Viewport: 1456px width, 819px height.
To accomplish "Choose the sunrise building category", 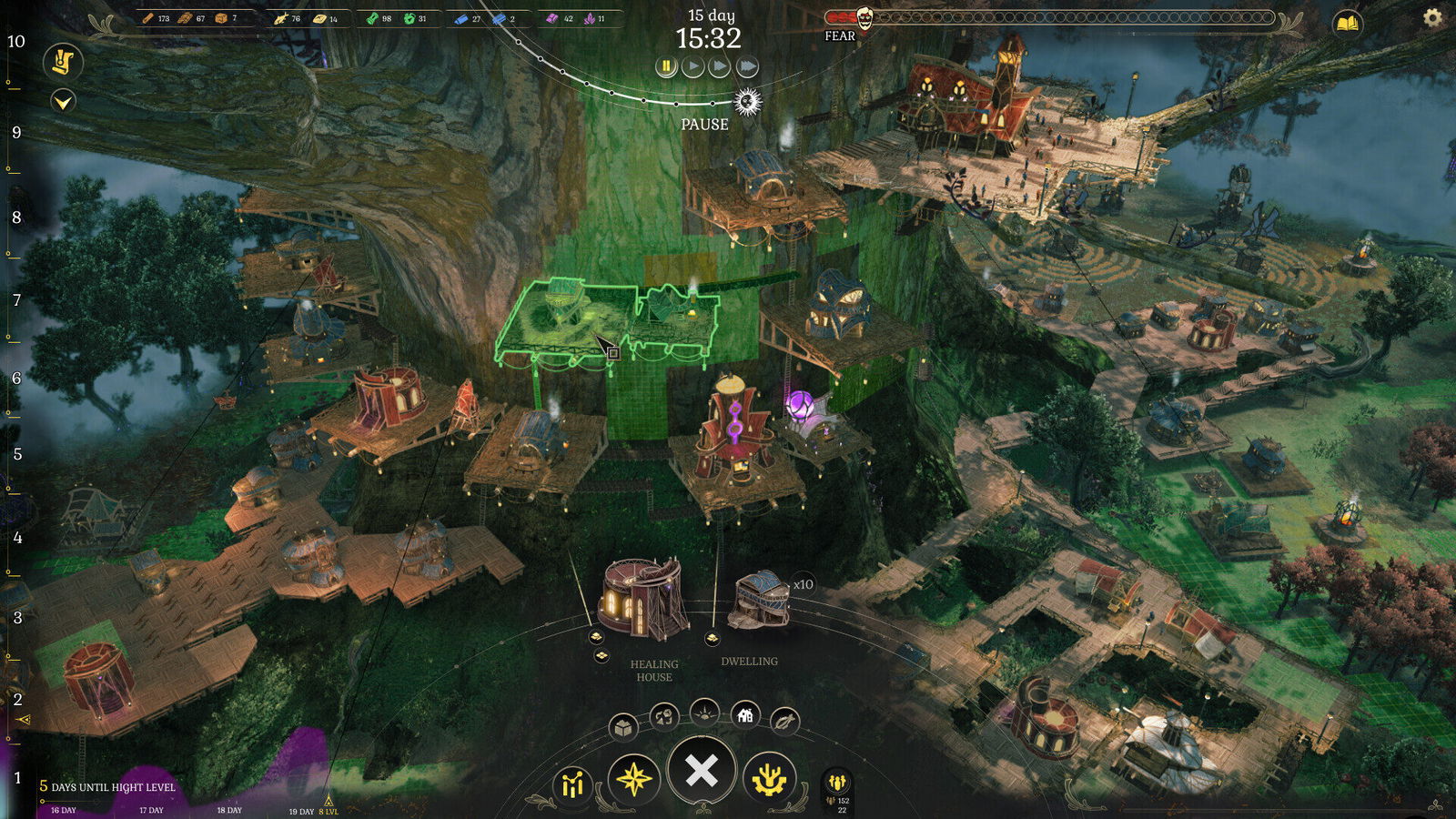I will 705,713.
